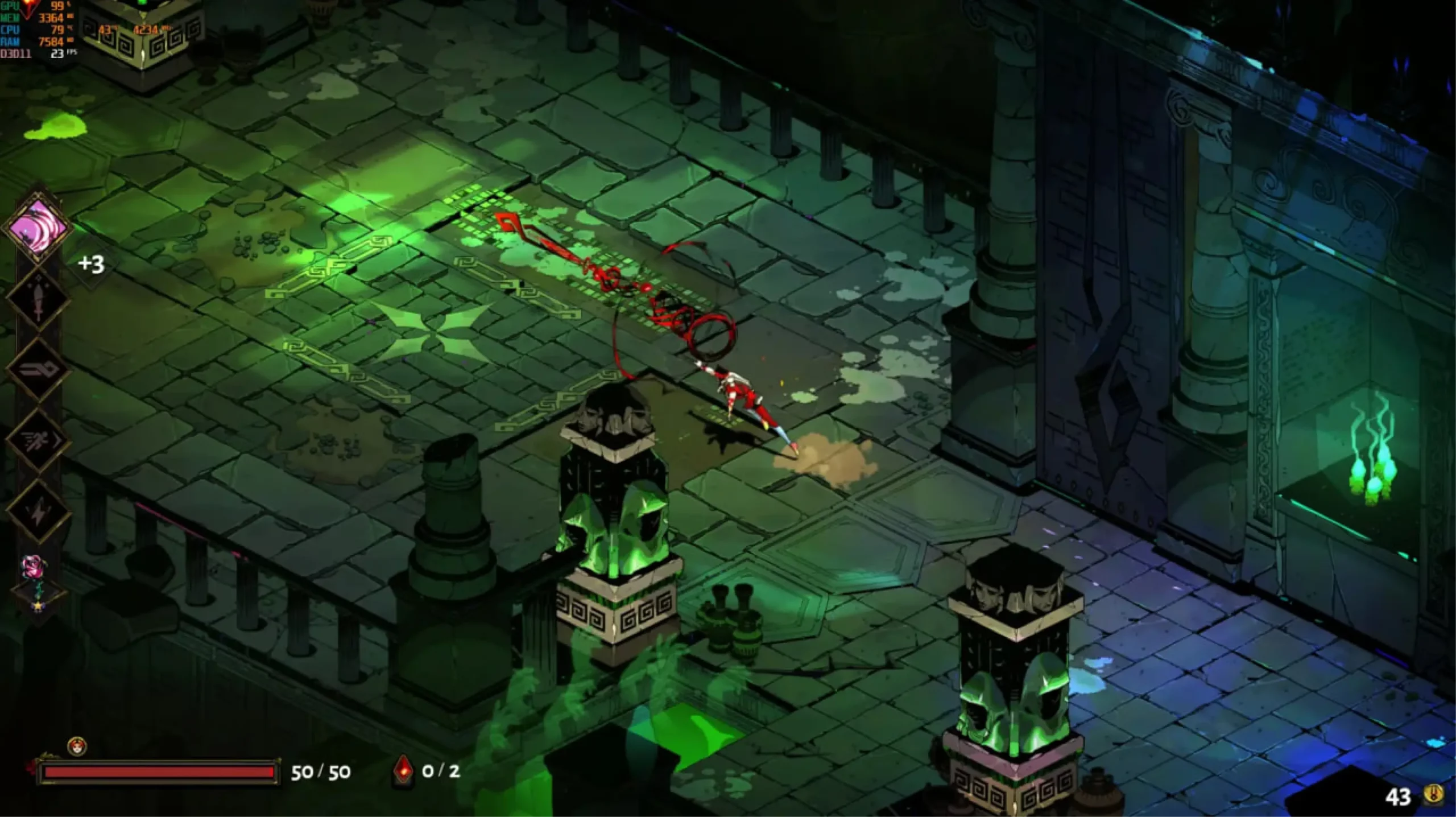Image resolution: width=1456 pixels, height=817 pixels.
Task: Select the sword attack boon slot
Action: coord(38,298)
